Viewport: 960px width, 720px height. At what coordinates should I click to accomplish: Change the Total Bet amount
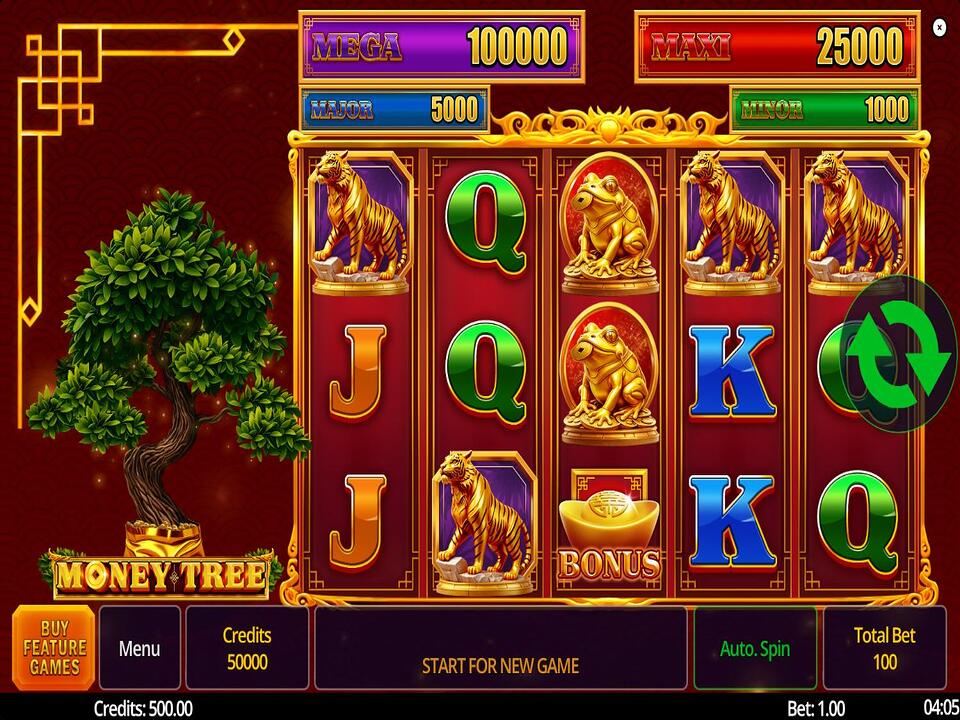[884, 648]
